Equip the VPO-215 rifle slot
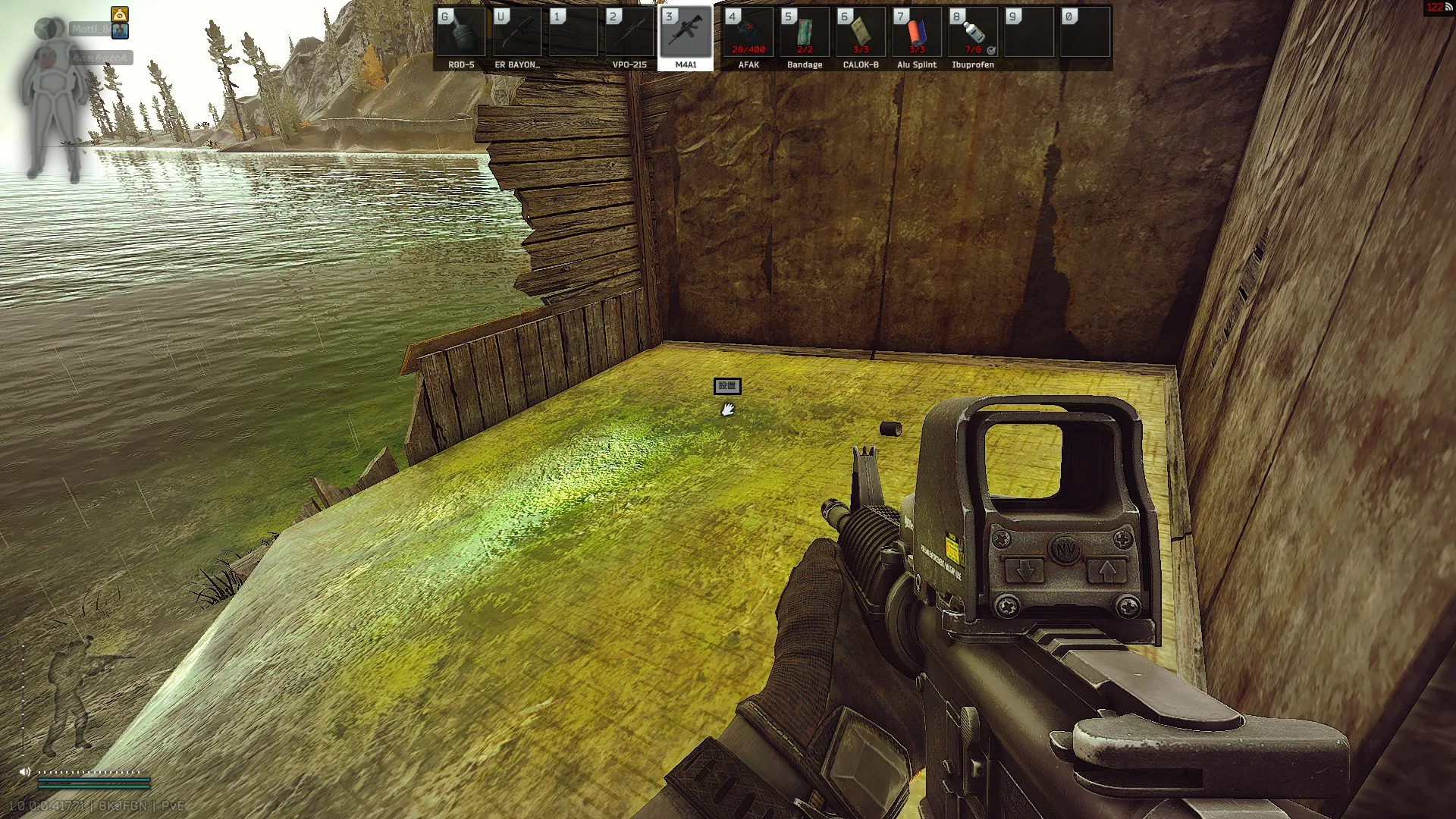This screenshot has width=1456, height=819. [x=629, y=33]
